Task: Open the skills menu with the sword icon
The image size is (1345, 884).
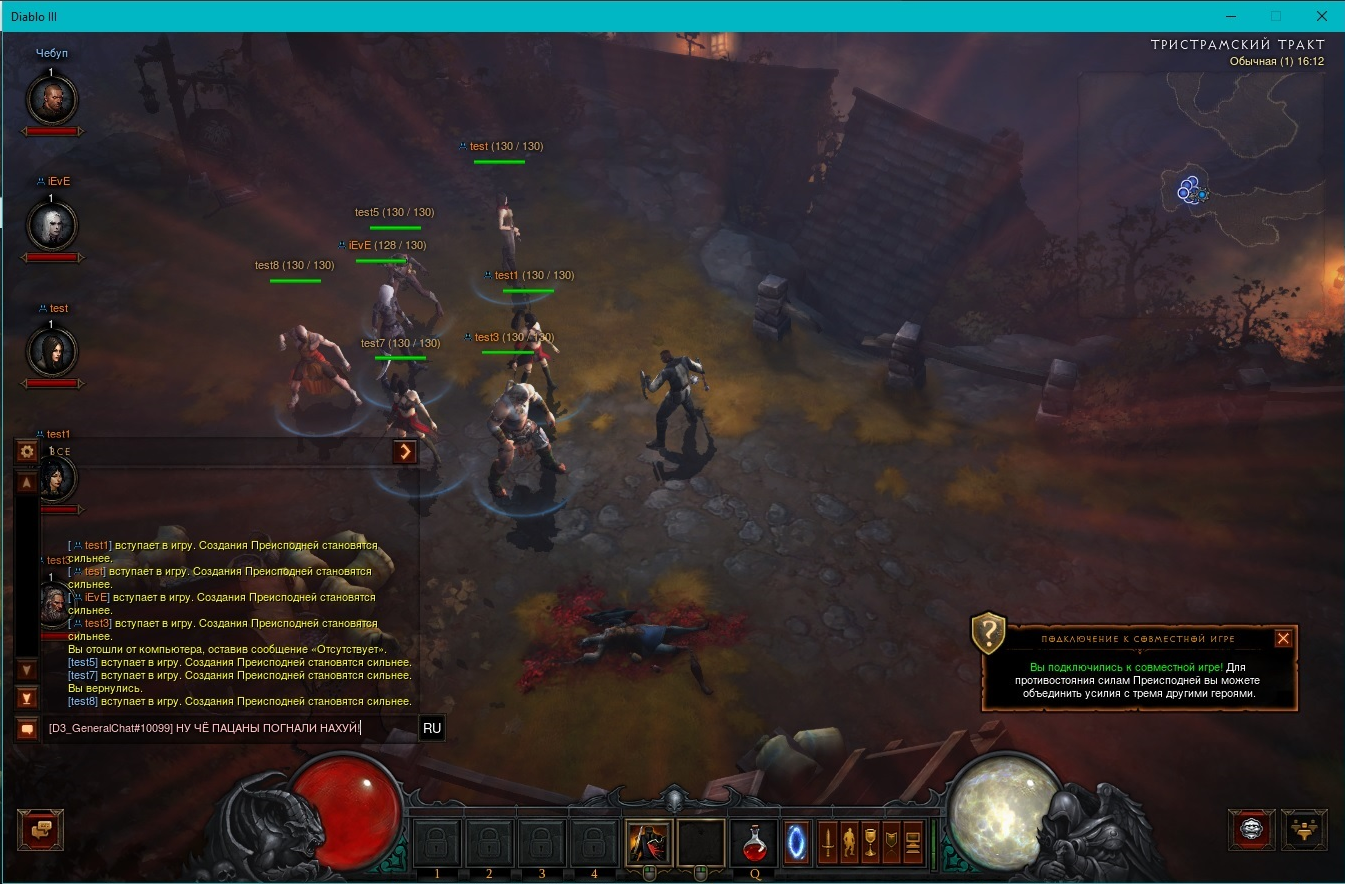Action: click(x=828, y=843)
